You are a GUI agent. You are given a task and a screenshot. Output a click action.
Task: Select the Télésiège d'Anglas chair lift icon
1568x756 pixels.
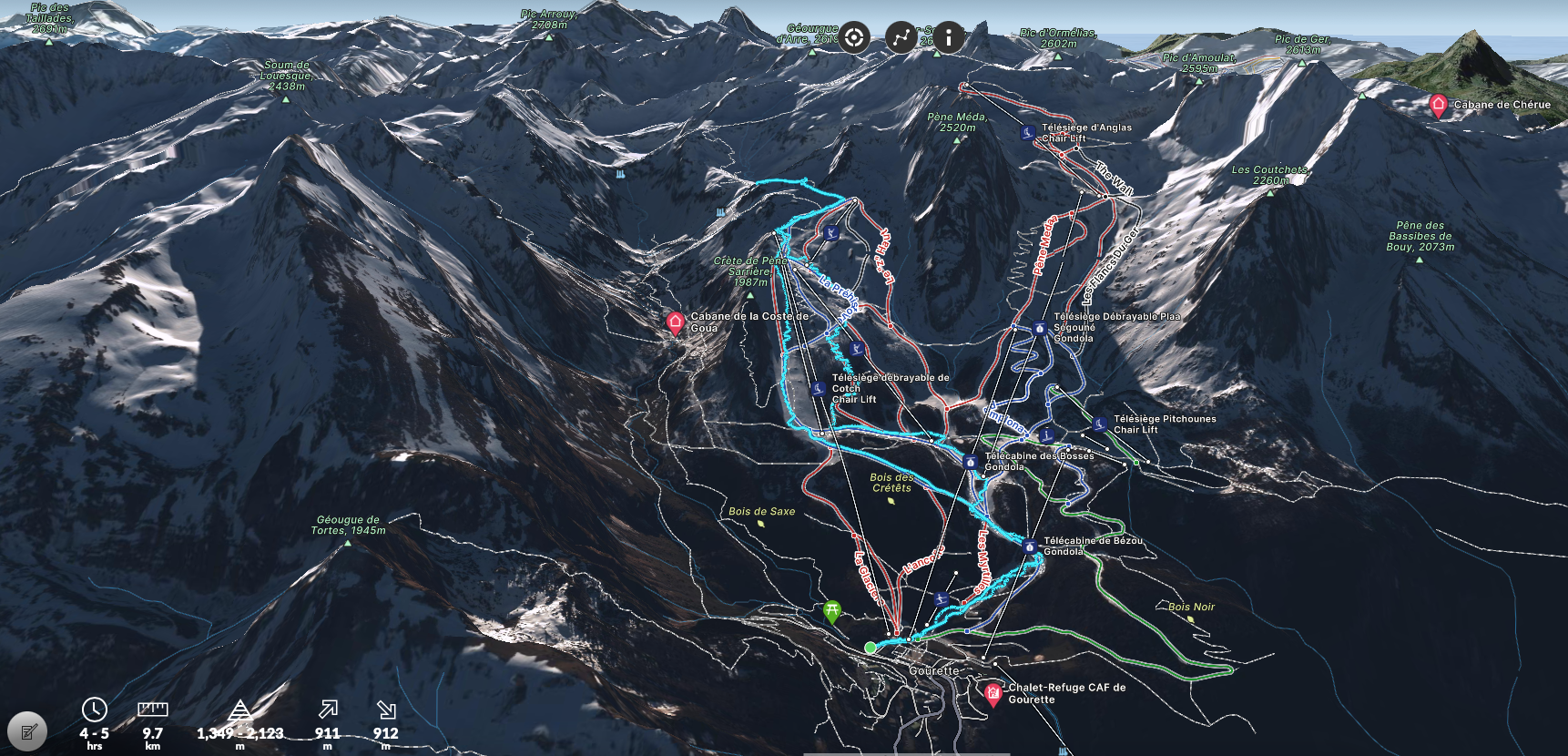pos(1028,133)
